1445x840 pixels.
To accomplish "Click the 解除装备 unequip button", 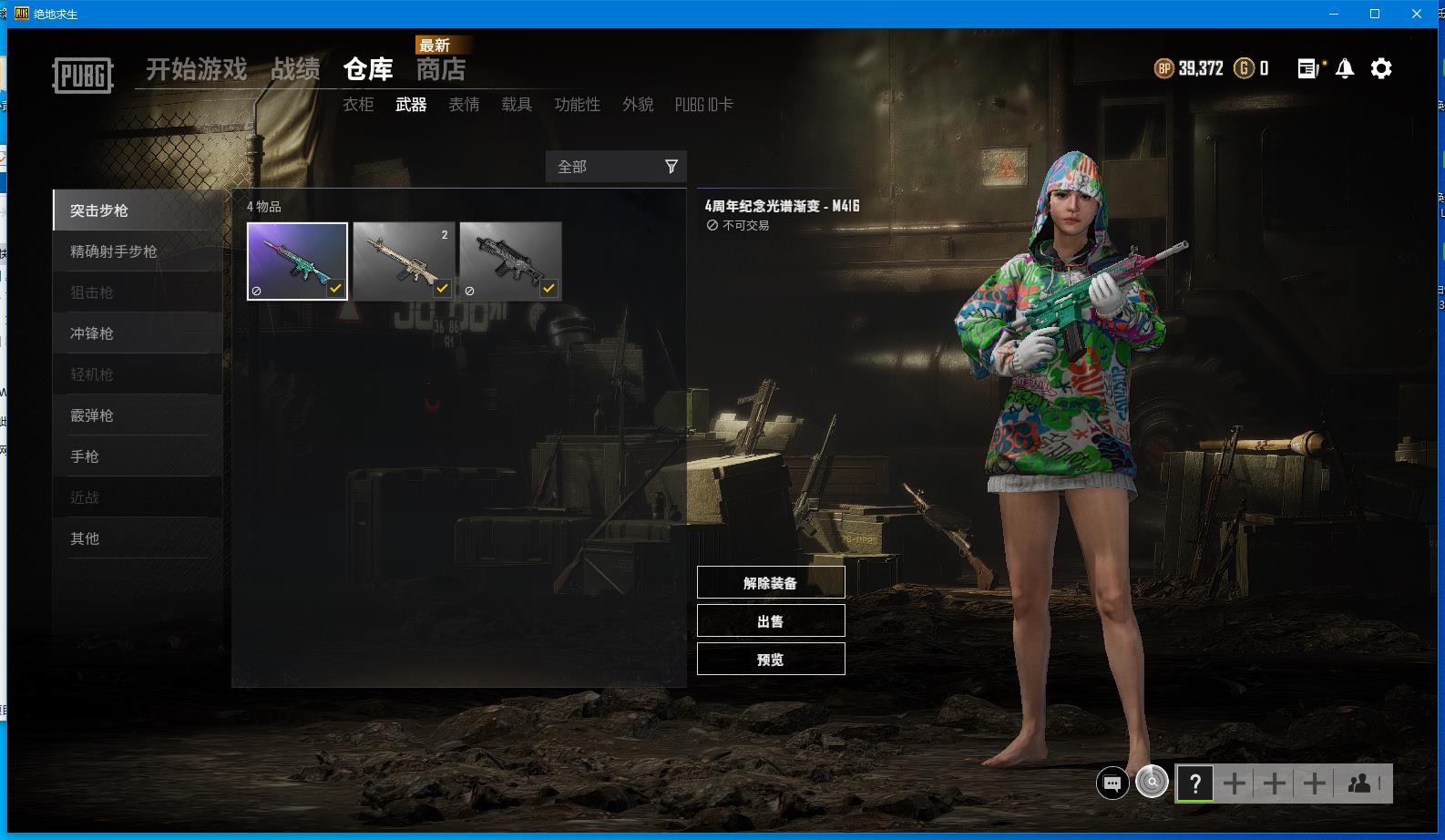I will (771, 583).
